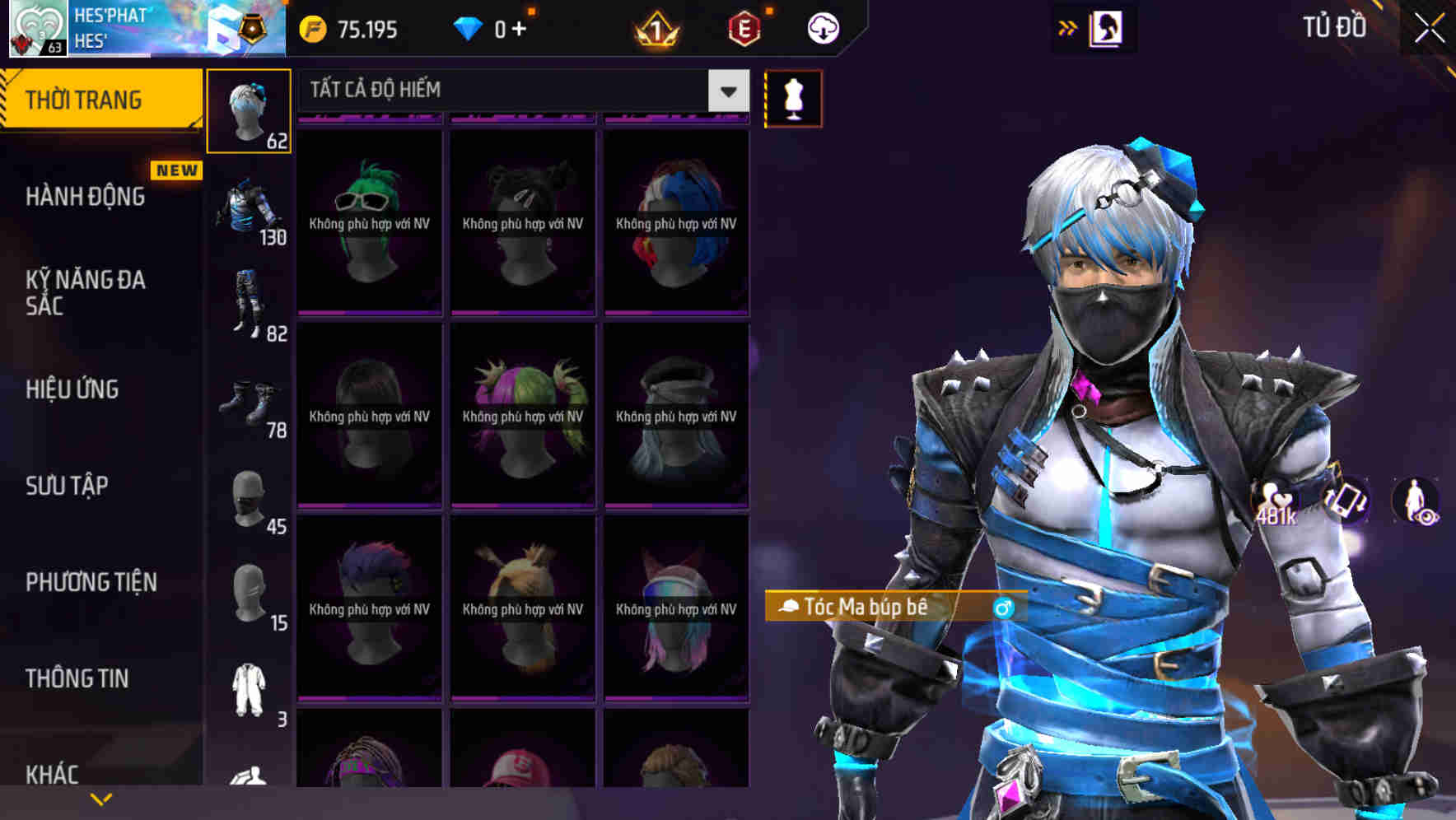Open the character portrait icon next to double arrows
Viewport: 1456px width, 820px height.
1108,27
